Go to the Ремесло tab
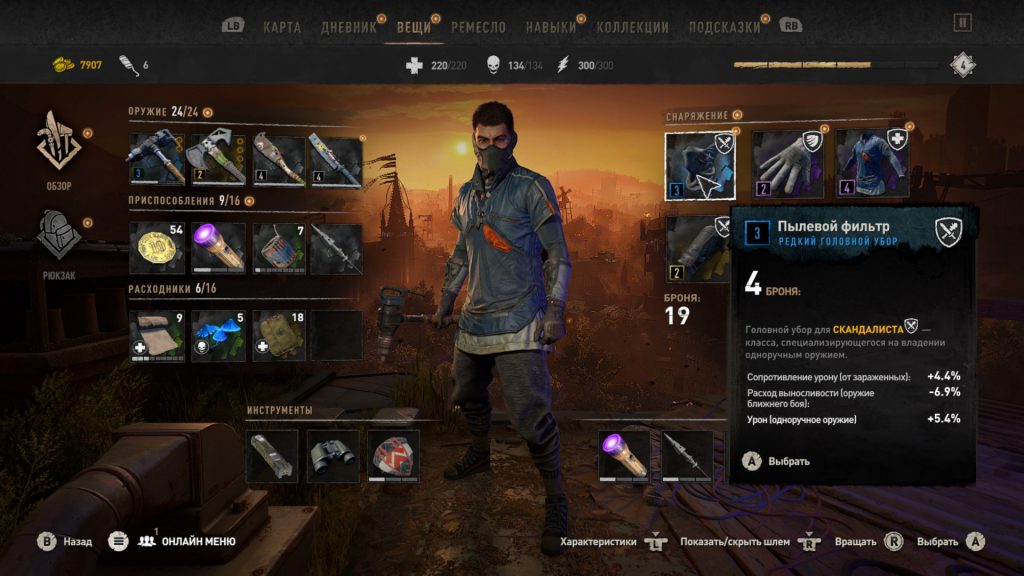 pos(478,27)
